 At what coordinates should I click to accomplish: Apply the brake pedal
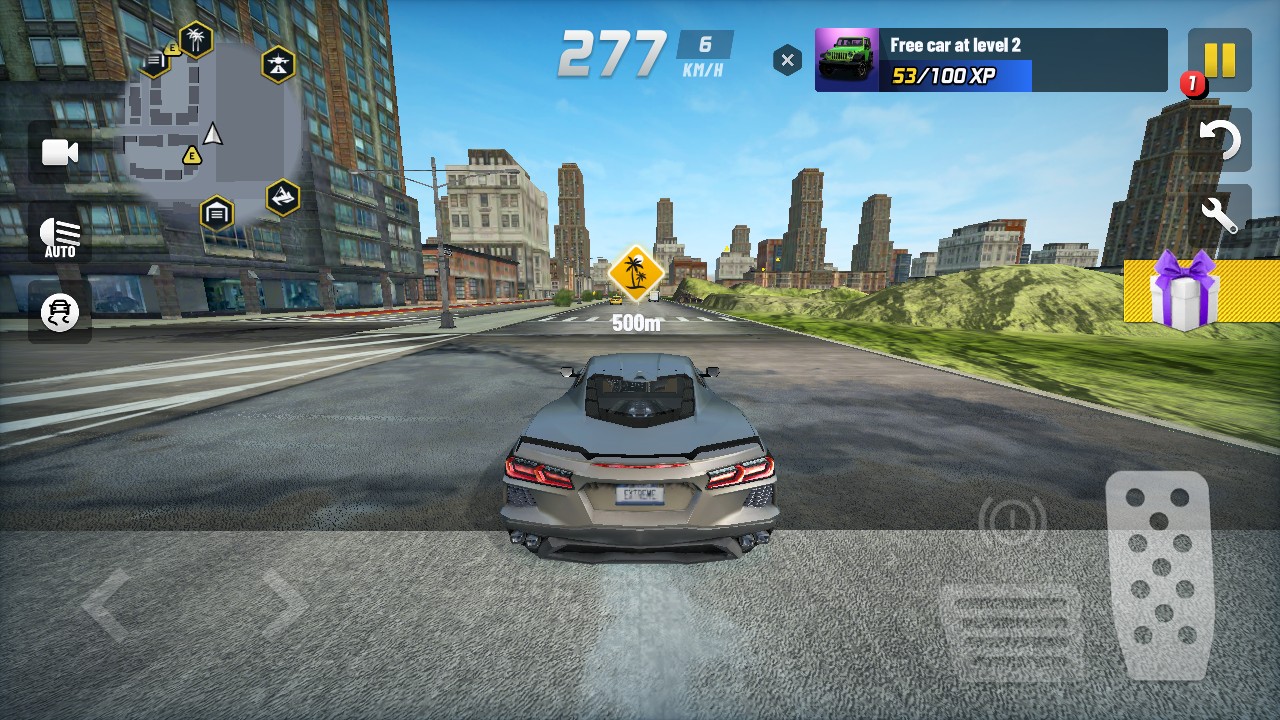tap(1010, 629)
